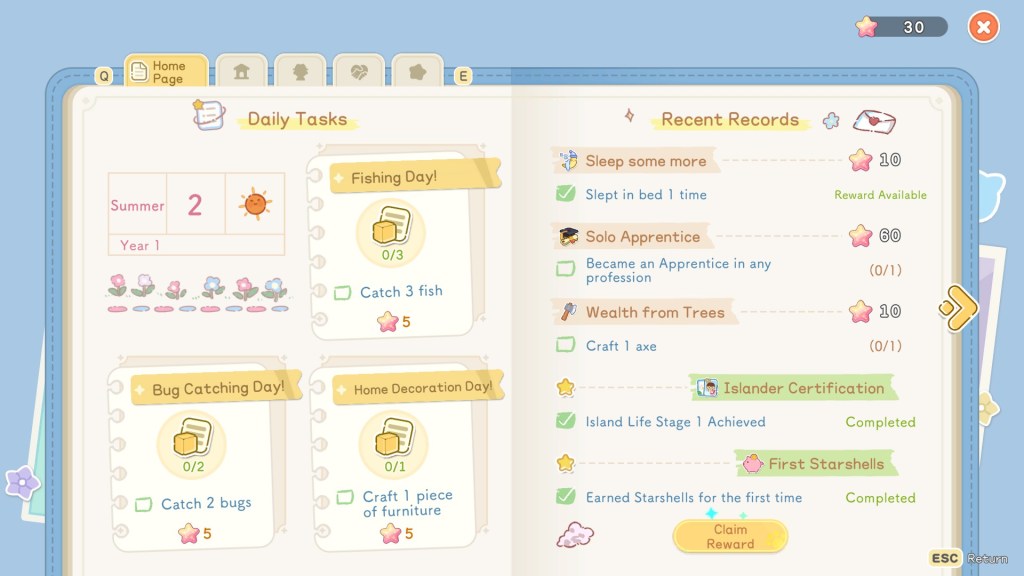This screenshot has width=1024, height=576.
Task: Switch to the Home Page tab
Action: pos(166,72)
